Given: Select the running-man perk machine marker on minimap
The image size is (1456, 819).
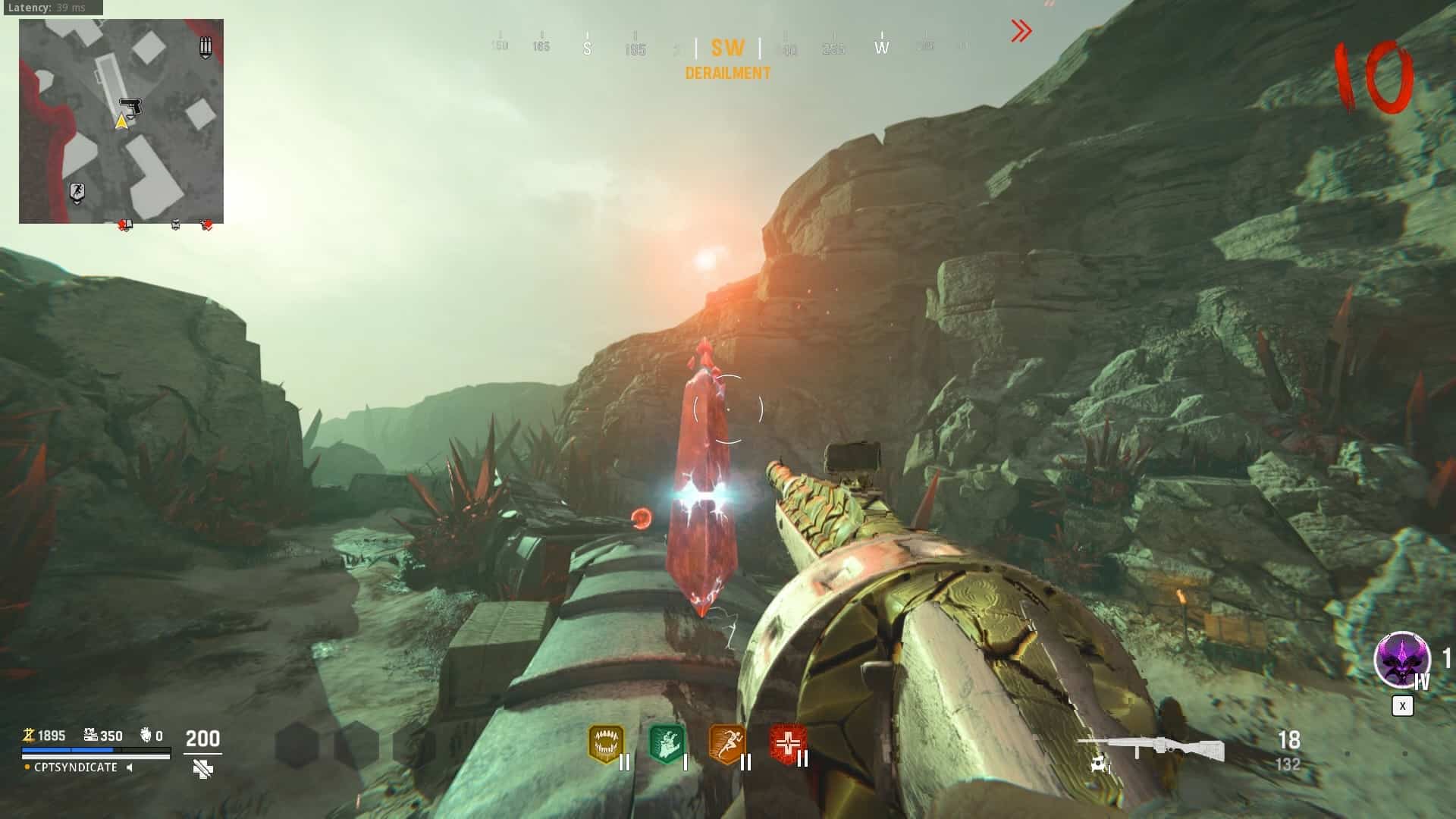Looking at the screenshot, I should (x=77, y=192).
